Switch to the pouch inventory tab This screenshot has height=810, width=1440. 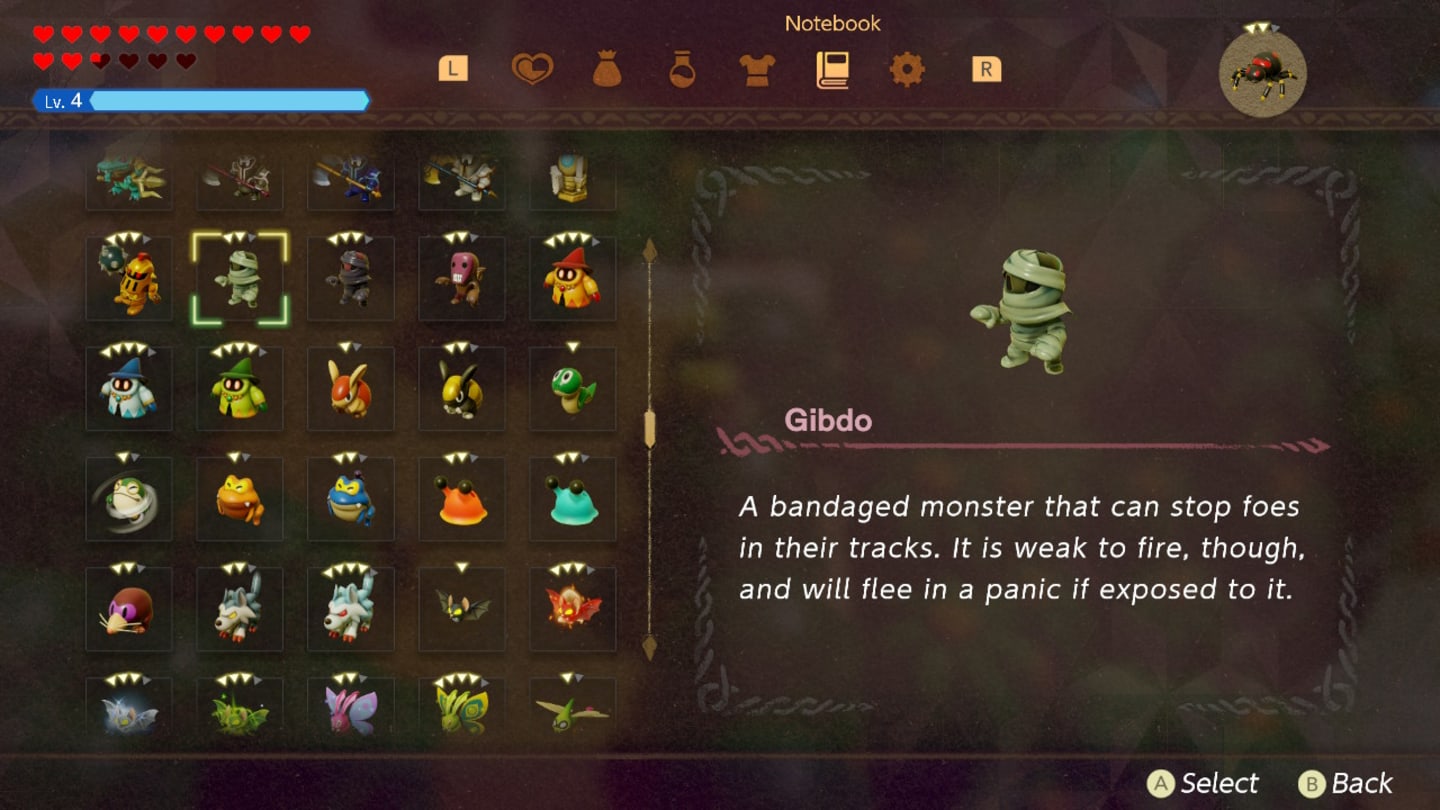(607, 69)
